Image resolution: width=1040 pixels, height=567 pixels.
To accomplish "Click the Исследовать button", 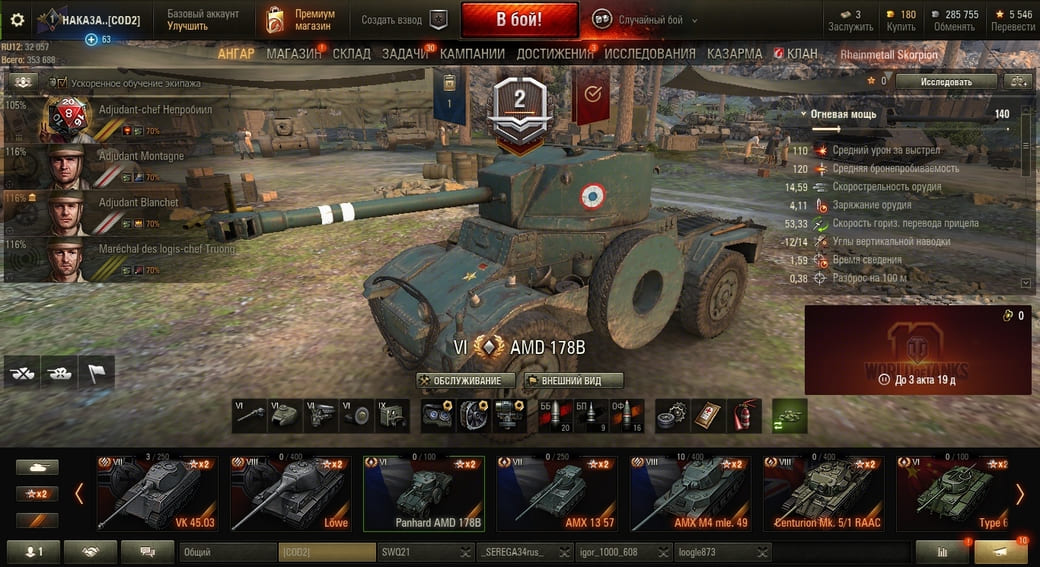I will click(946, 81).
